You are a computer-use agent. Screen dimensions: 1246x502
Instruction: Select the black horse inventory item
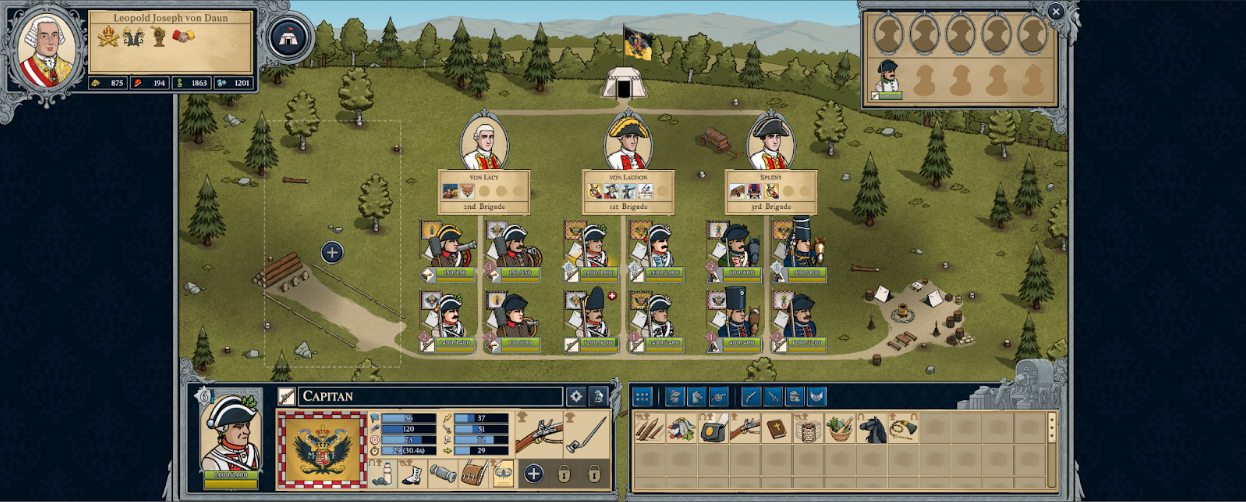click(872, 430)
